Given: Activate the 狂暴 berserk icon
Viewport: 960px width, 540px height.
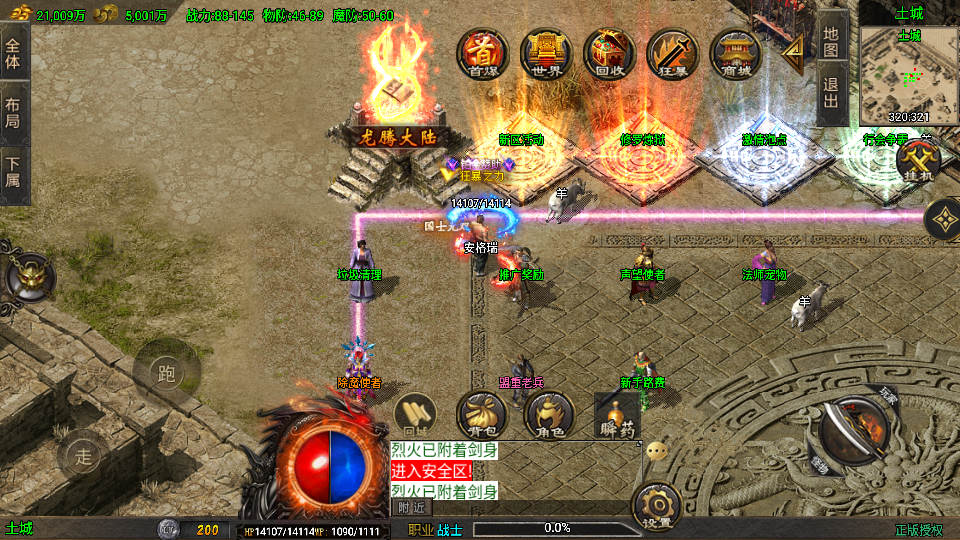Looking at the screenshot, I should coord(672,53).
